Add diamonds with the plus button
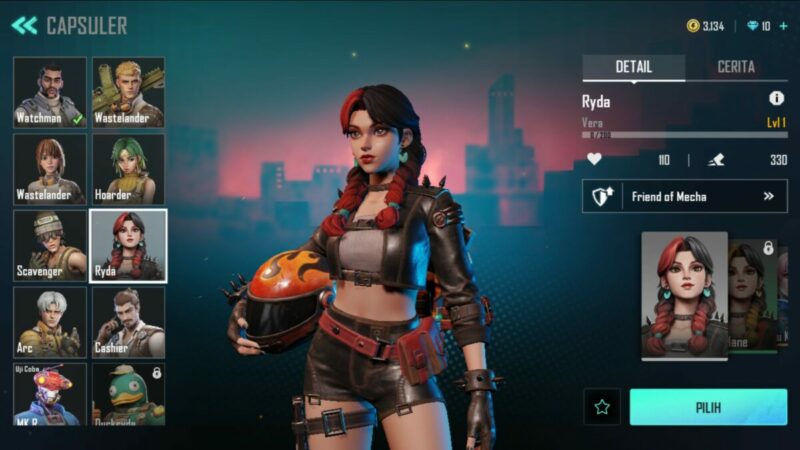Viewport: 800px width, 450px height. [782, 26]
